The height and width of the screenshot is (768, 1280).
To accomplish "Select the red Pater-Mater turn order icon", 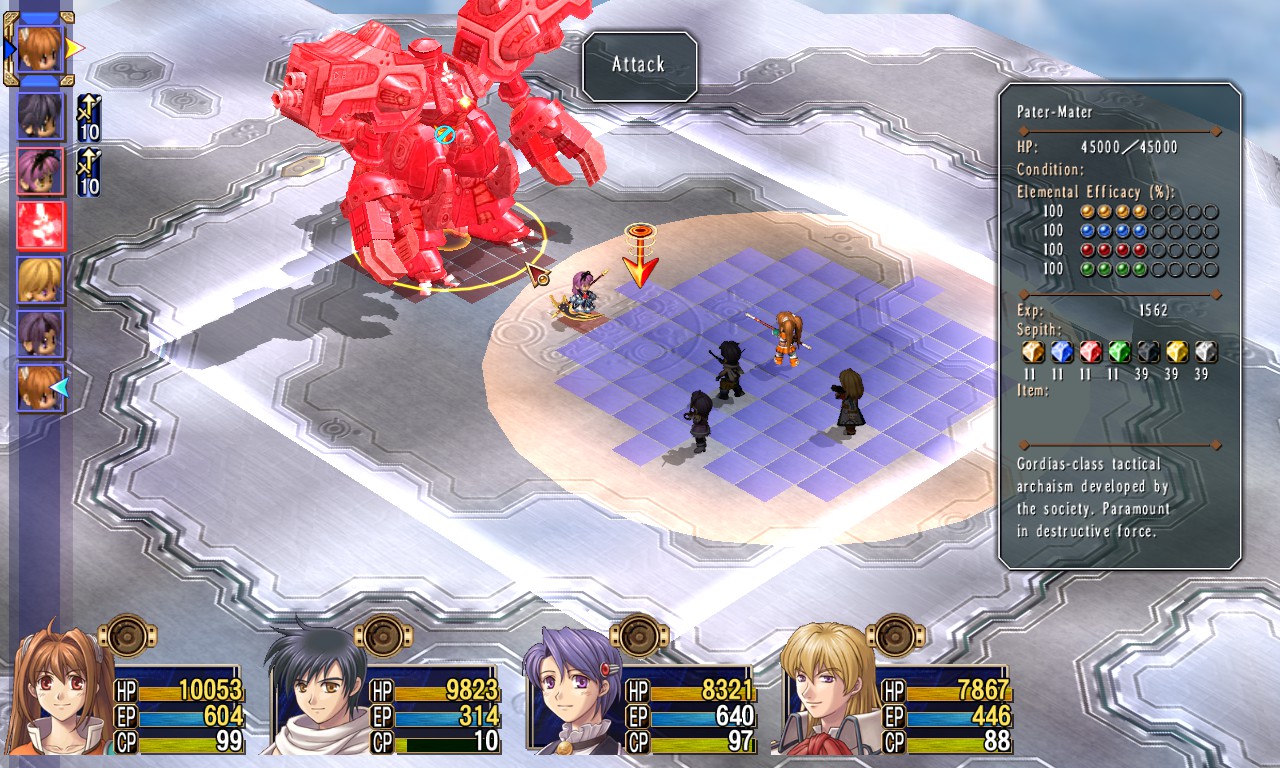I will pos(41,226).
